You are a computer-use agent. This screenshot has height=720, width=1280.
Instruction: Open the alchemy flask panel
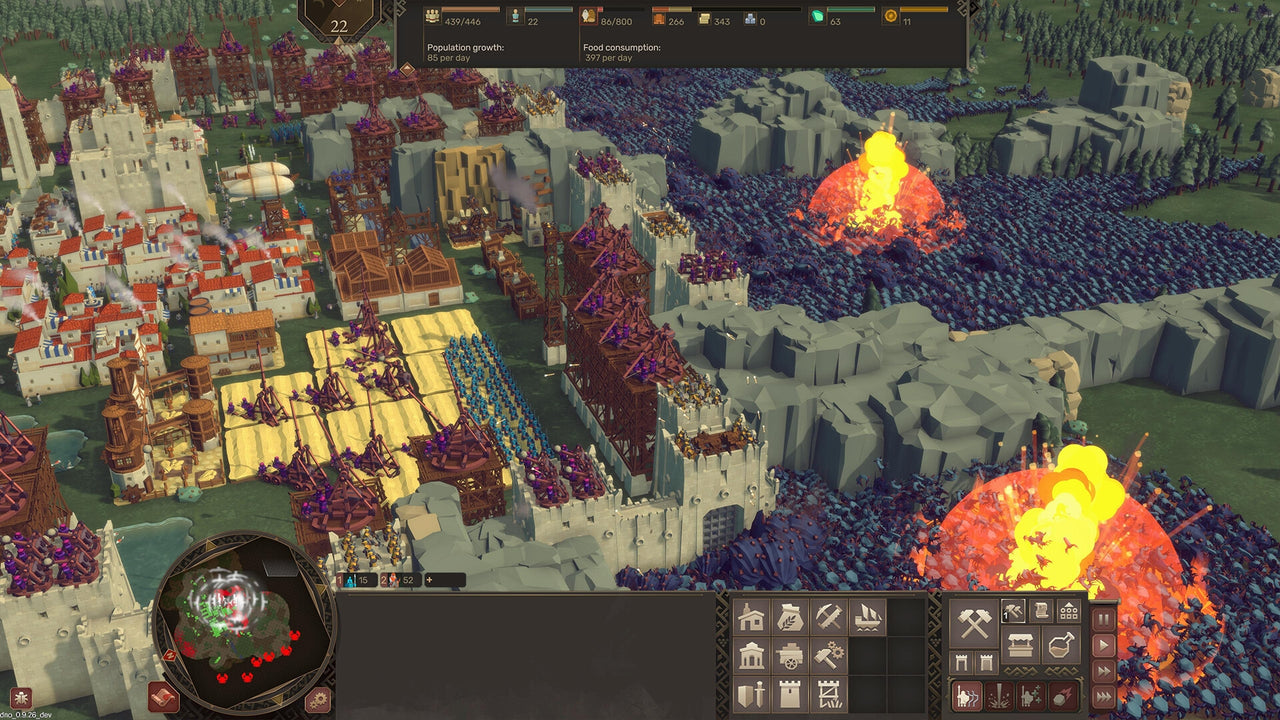1061,645
